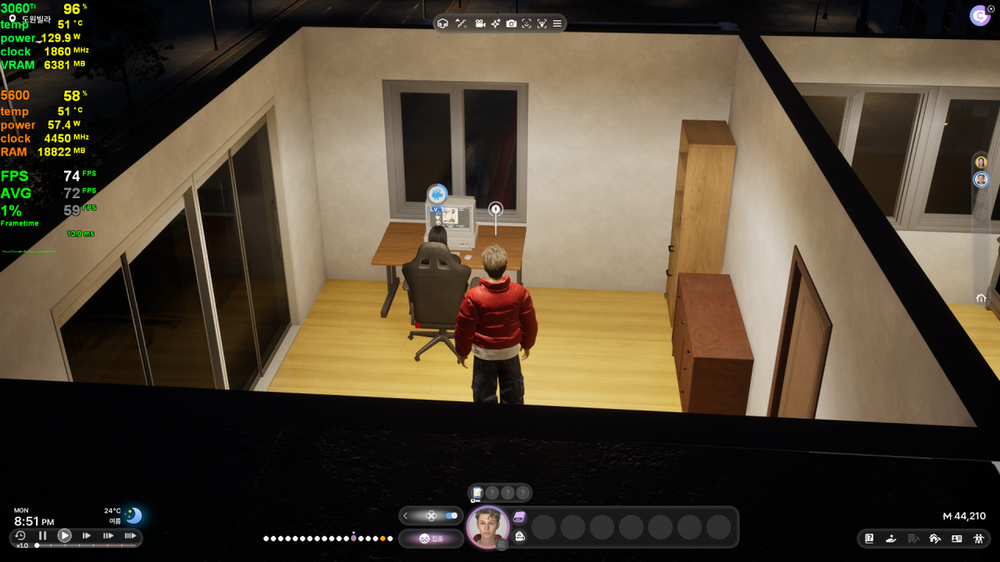The height and width of the screenshot is (562, 1000).
Task: Pause the game time
Action: tap(42, 536)
